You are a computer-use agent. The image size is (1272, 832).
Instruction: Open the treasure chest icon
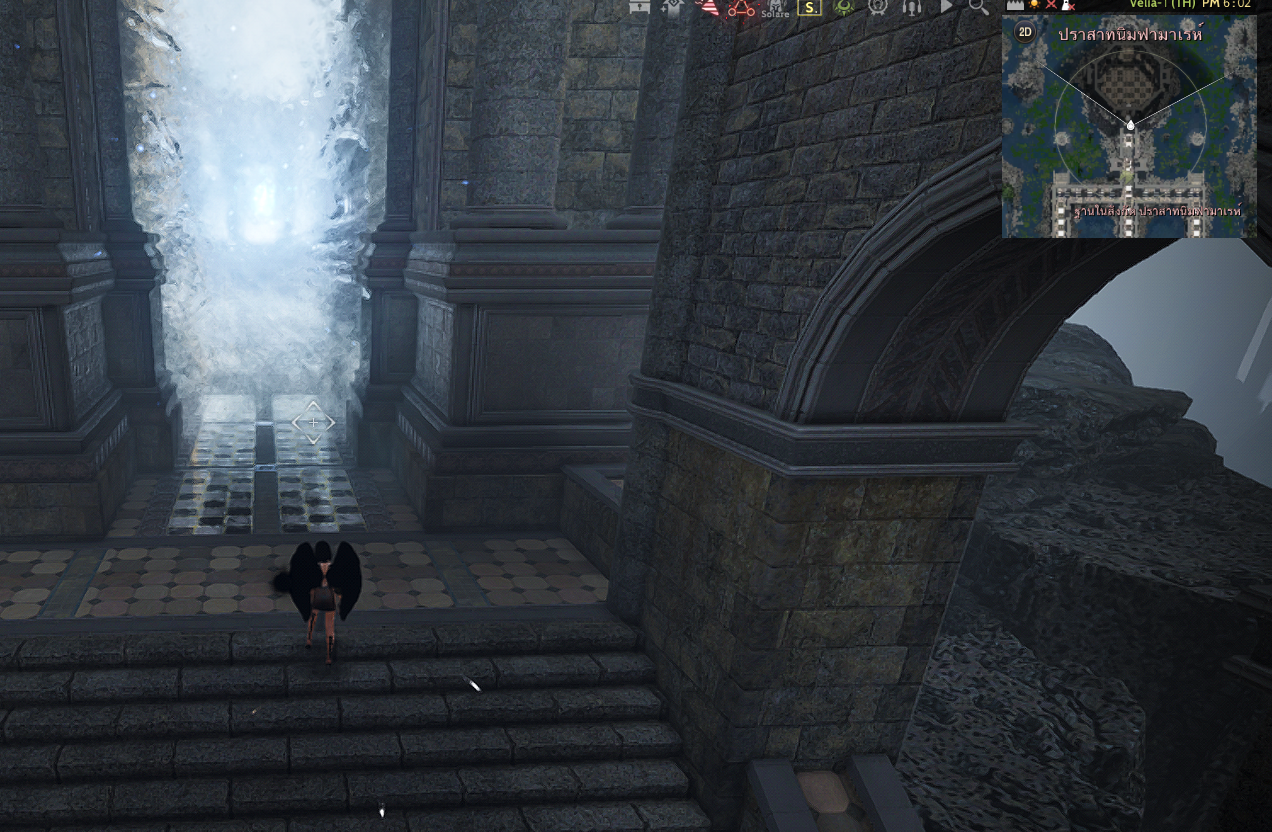tap(640, 7)
